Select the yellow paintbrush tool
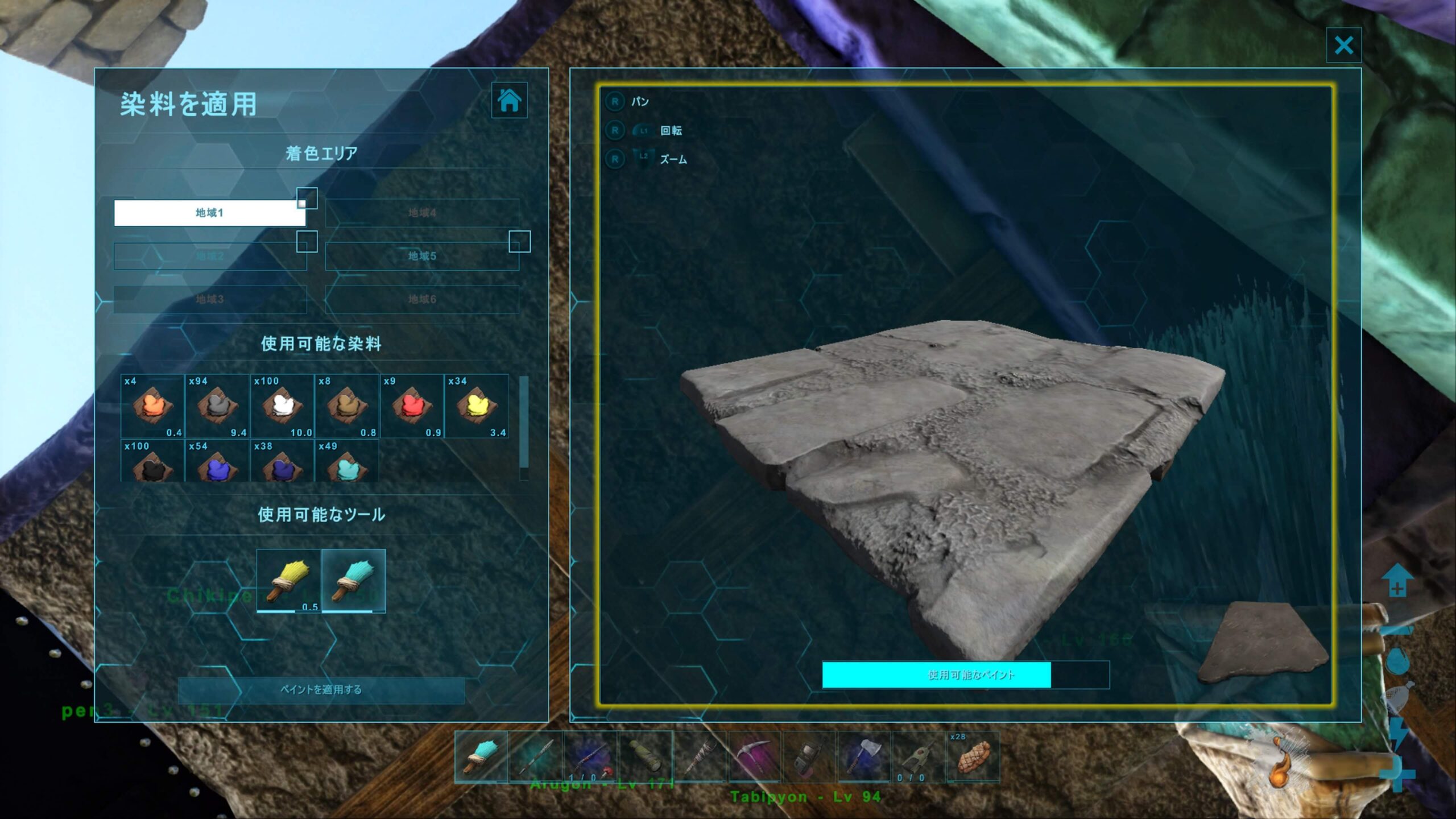Screen dimensions: 1456x819 tap(289, 581)
